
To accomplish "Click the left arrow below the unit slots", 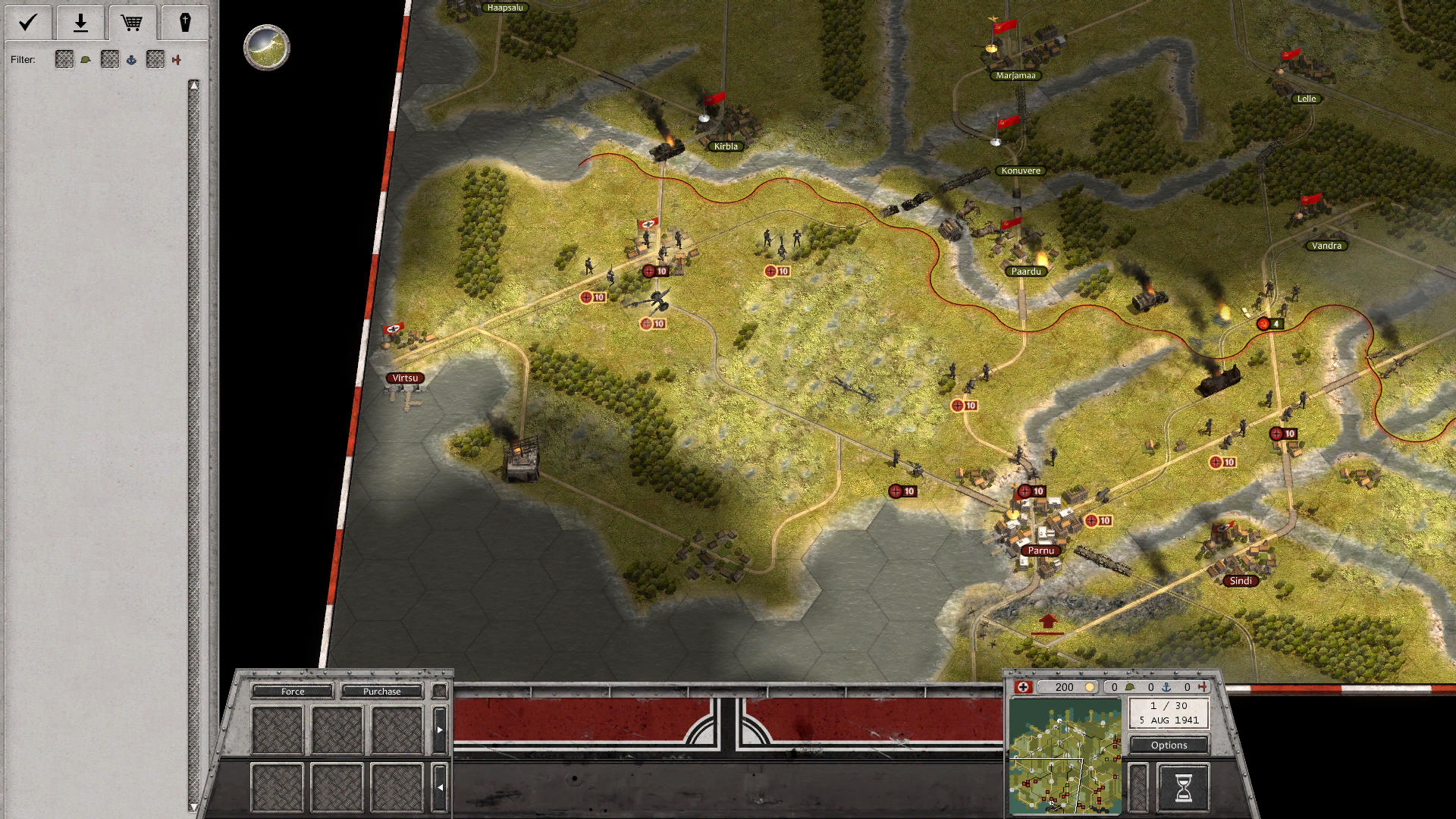I will 440,786.
